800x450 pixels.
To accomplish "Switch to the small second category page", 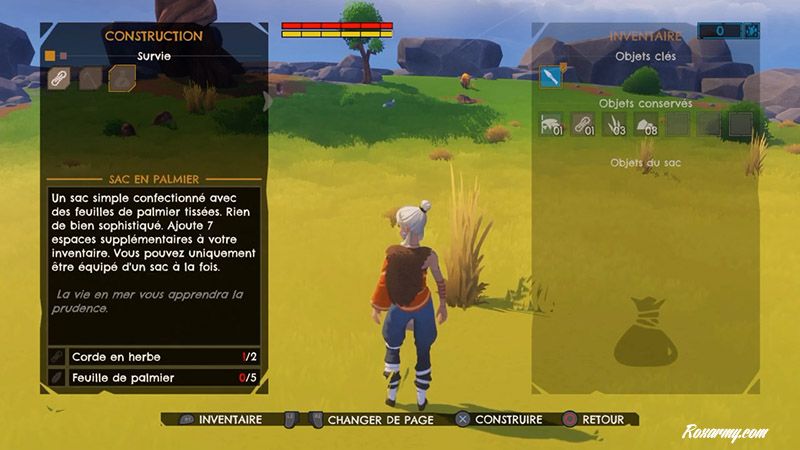I will (63, 56).
